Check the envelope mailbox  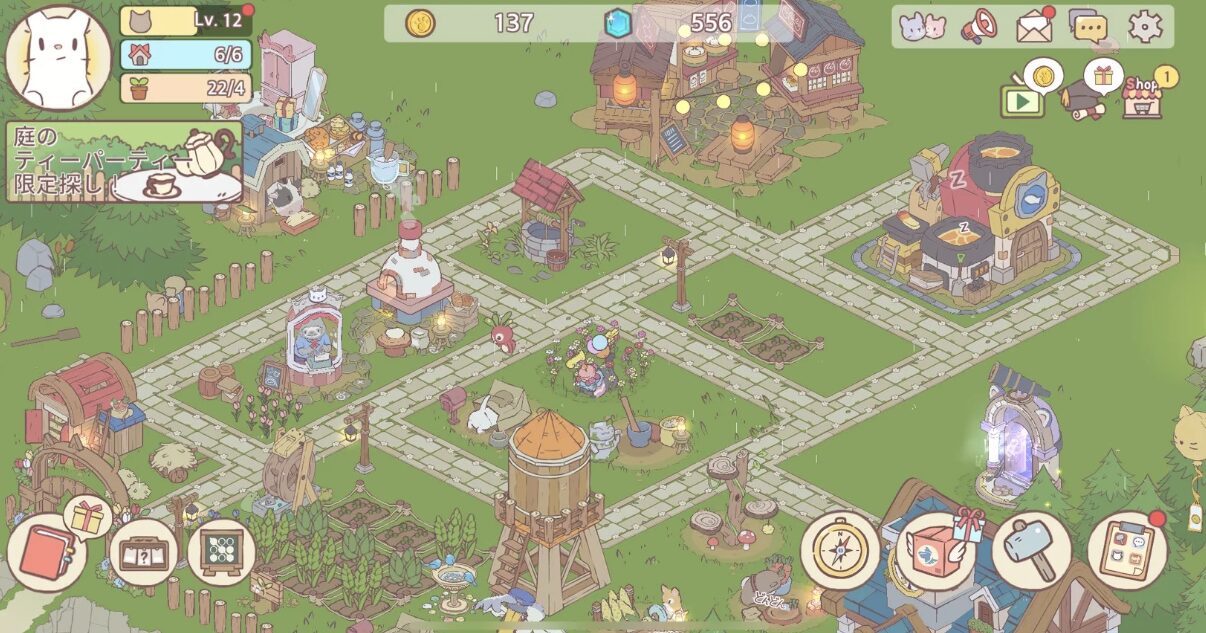pyautogui.click(x=1034, y=27)
